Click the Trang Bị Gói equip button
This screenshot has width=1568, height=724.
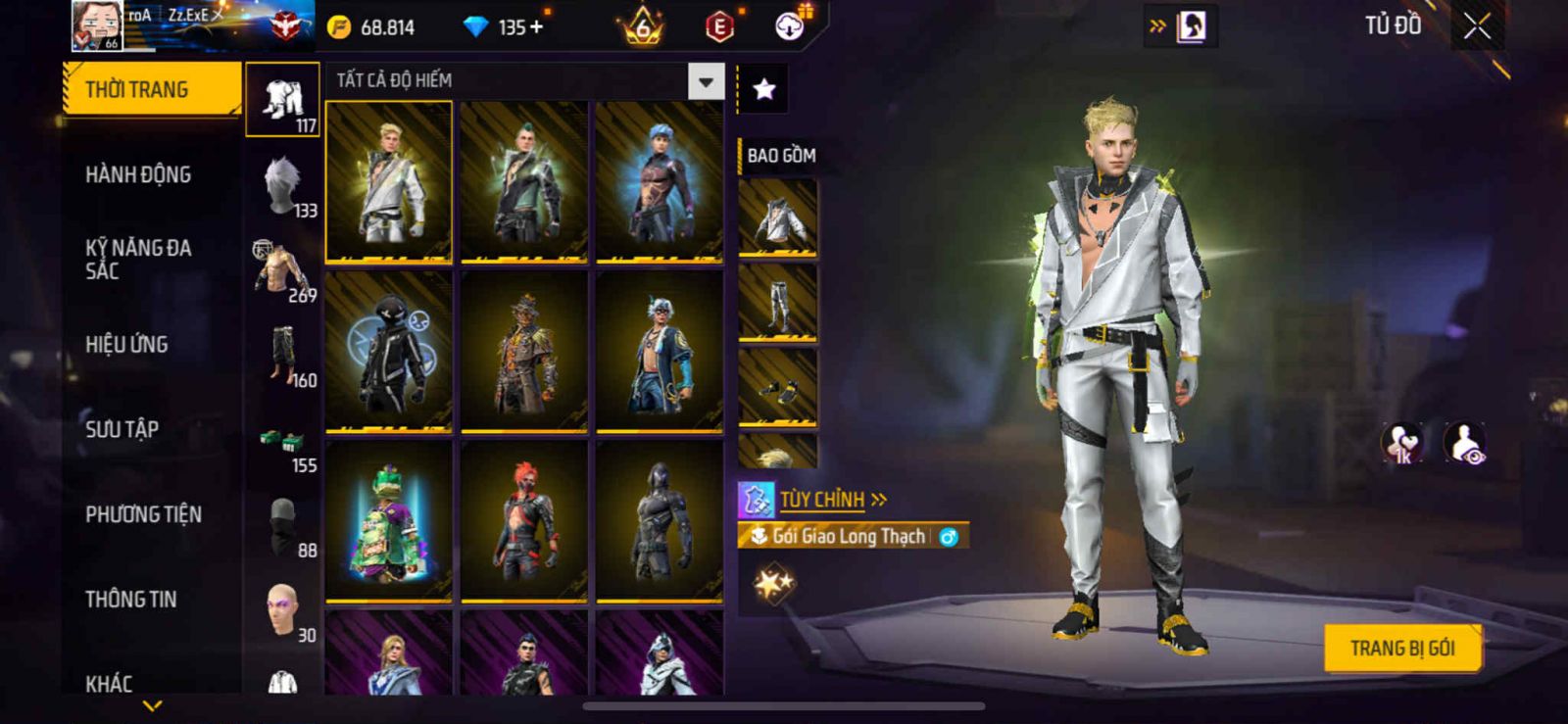1401,649
